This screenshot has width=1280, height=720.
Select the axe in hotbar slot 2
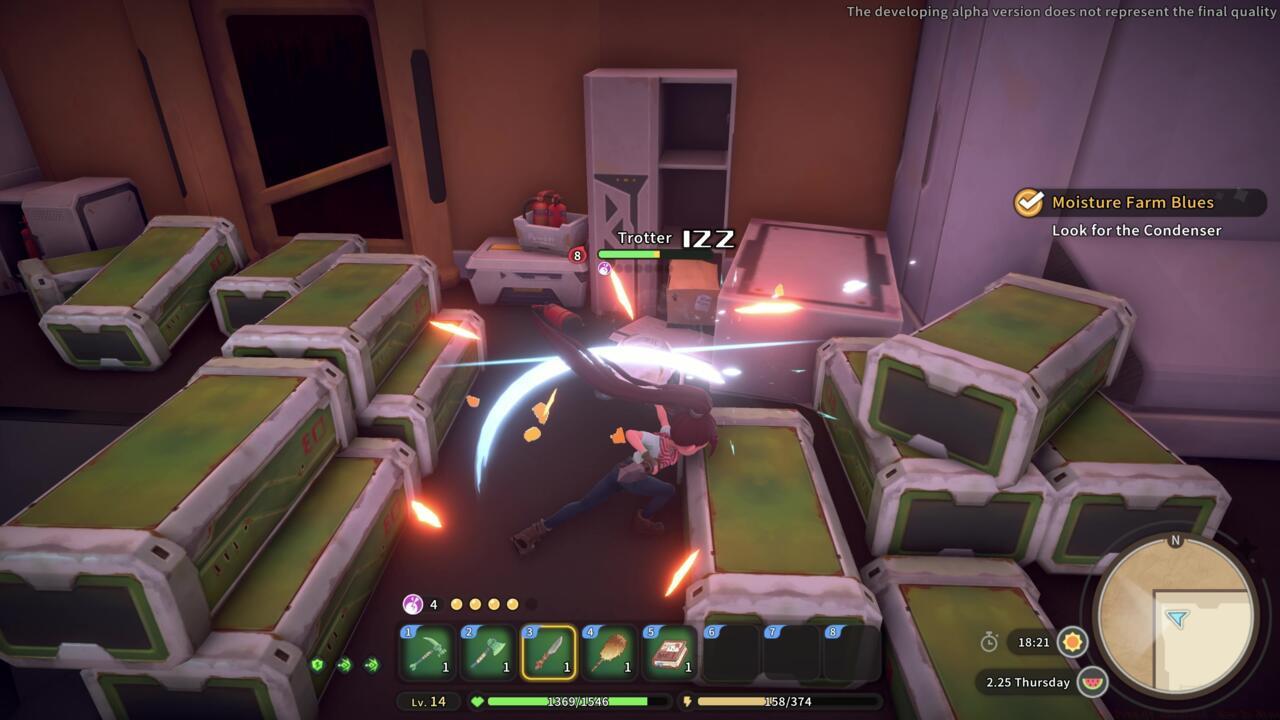pos(487,652)
